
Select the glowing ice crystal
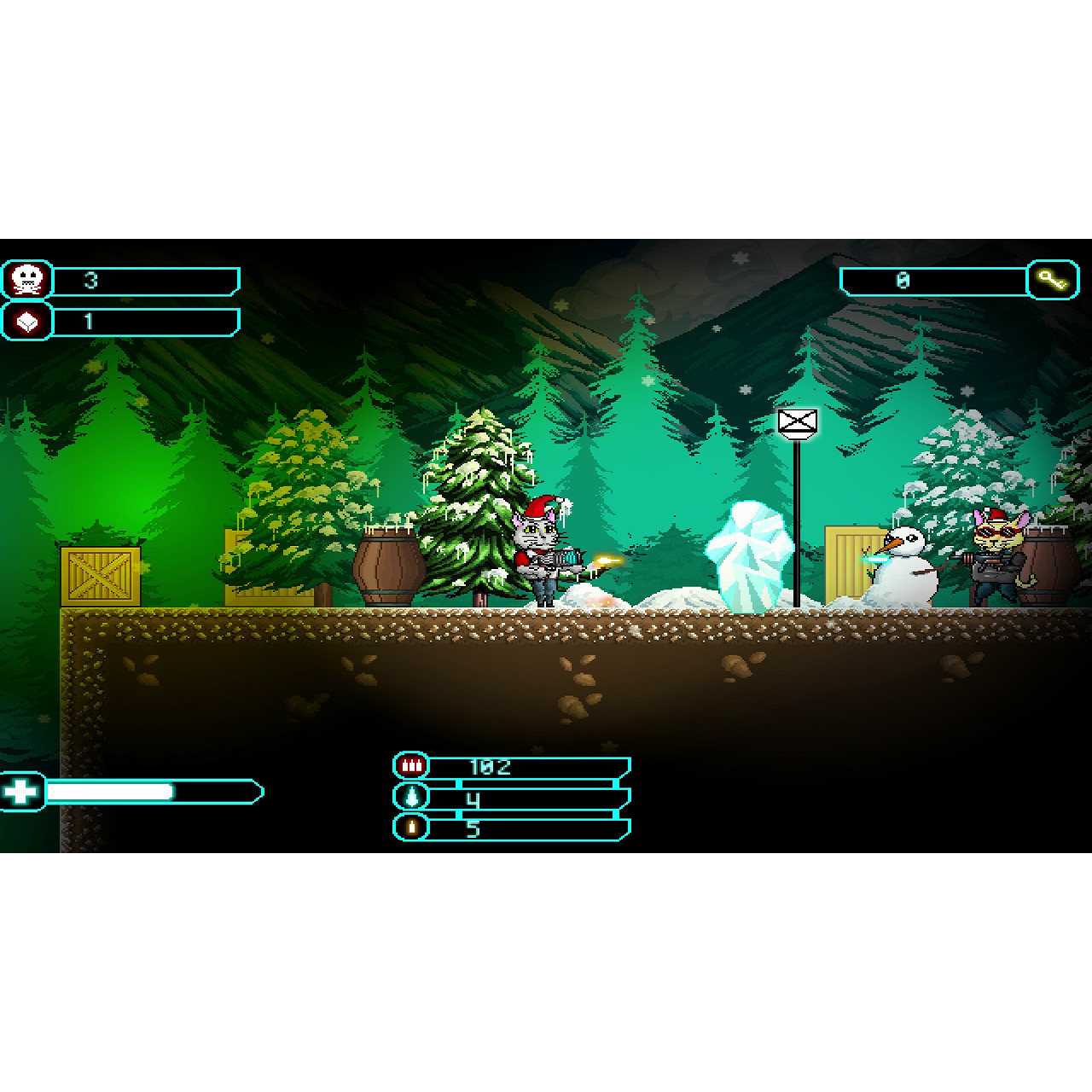749,555
